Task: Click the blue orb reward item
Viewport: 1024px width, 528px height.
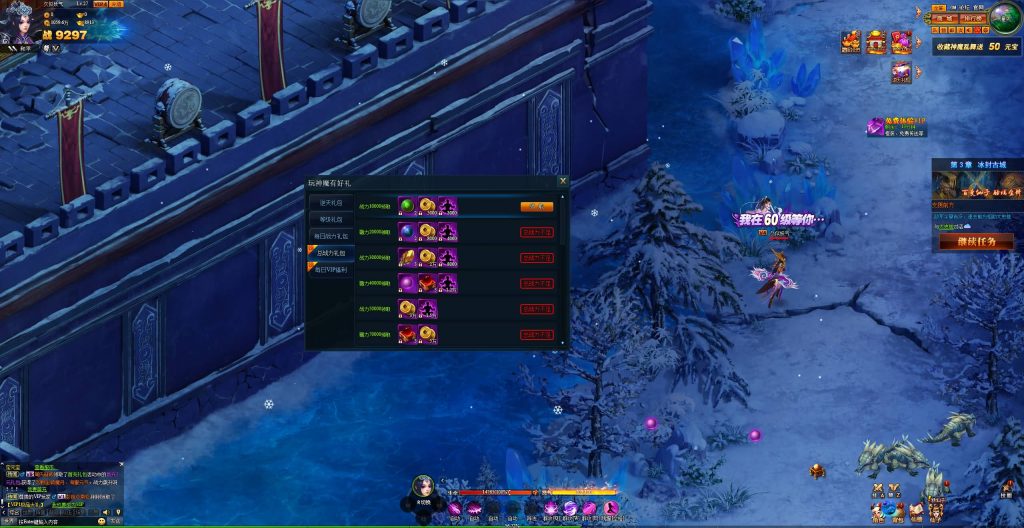Action: (407, 231)
